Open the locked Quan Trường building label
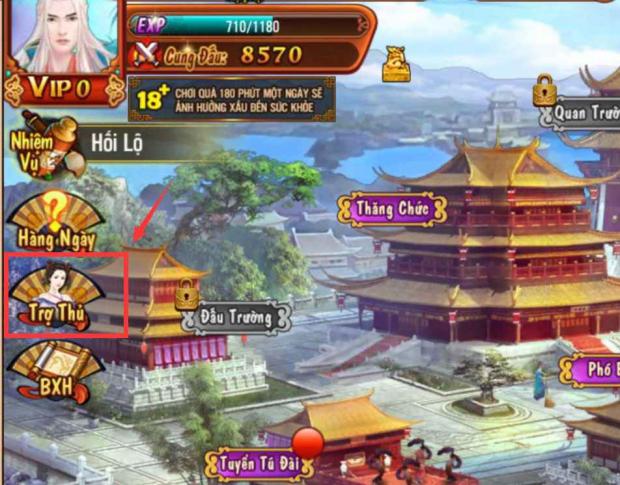Viewport: 620px width, 485px height. point(582,113)
